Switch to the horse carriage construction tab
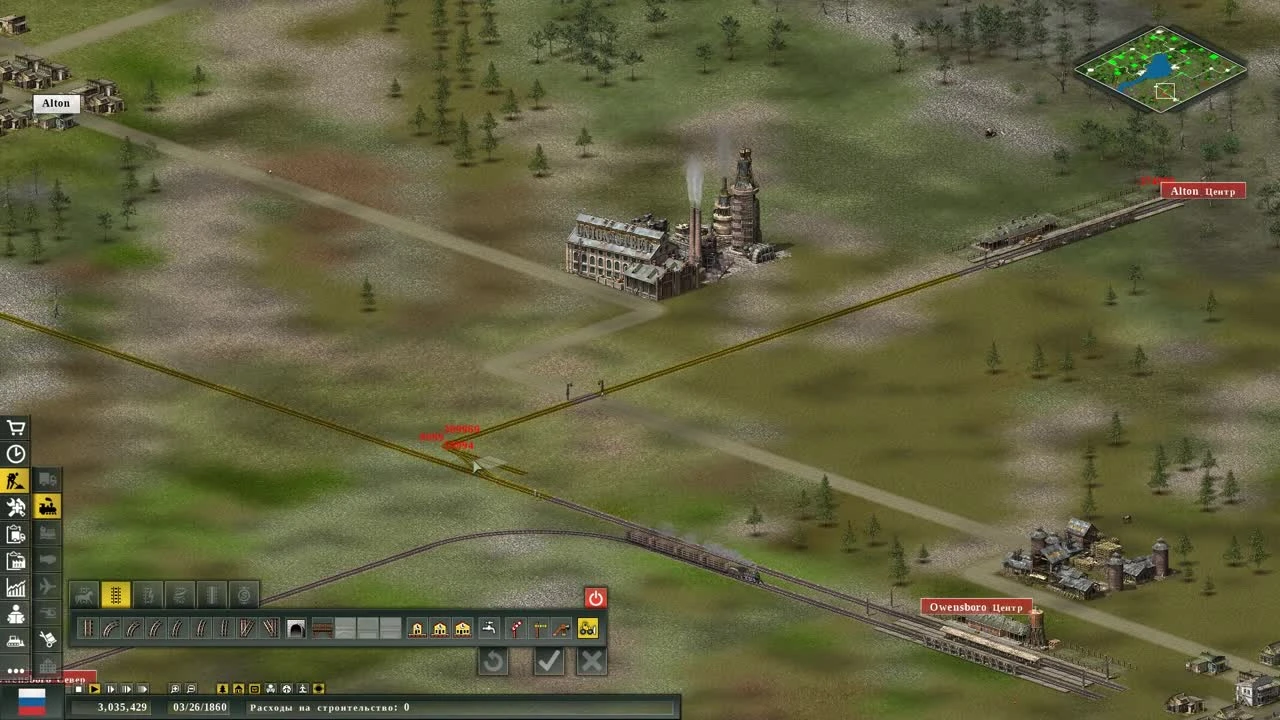The image size is (1280, 720). click(85, 594)
